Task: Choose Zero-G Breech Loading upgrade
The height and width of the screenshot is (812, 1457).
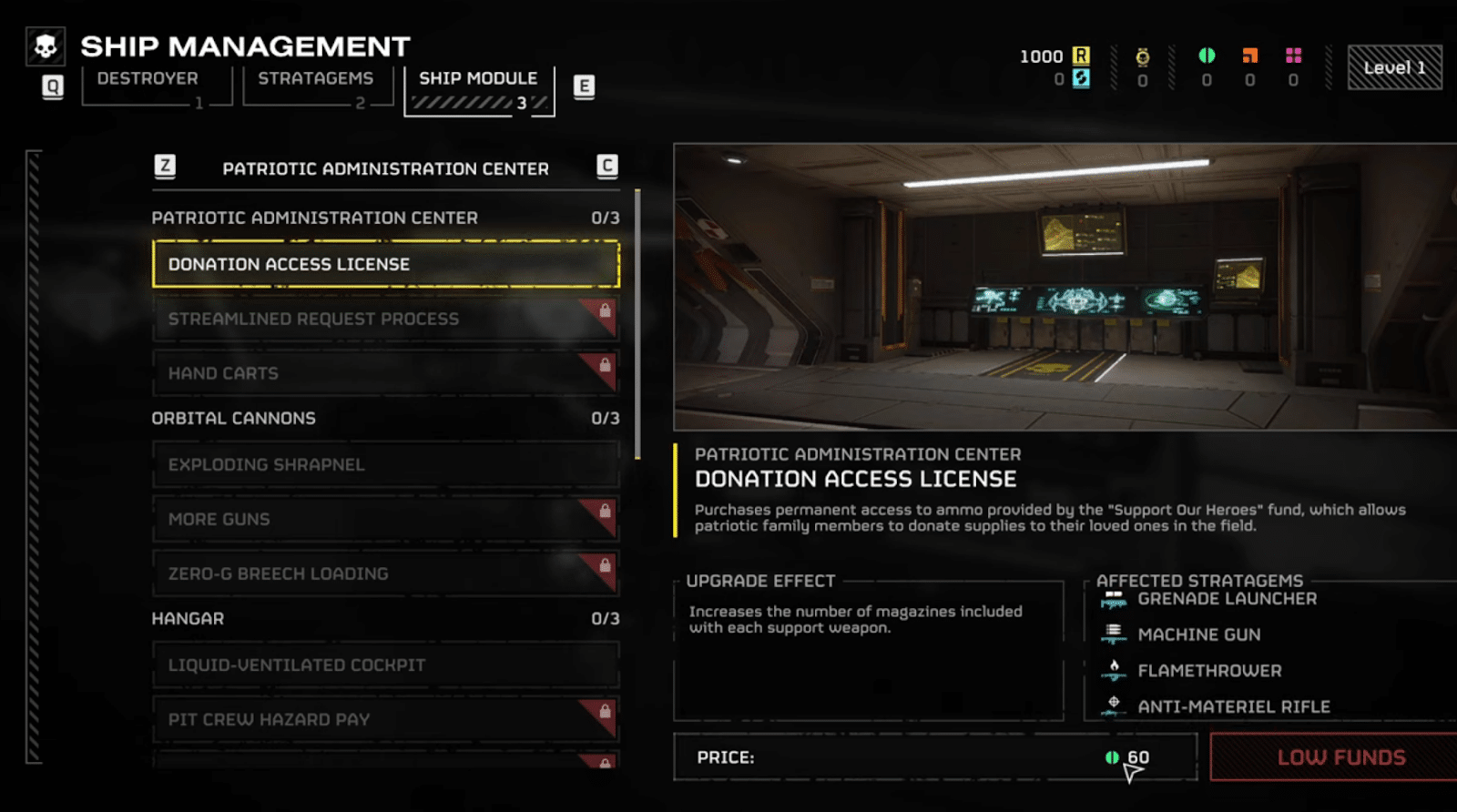Action: click(385, 573)
